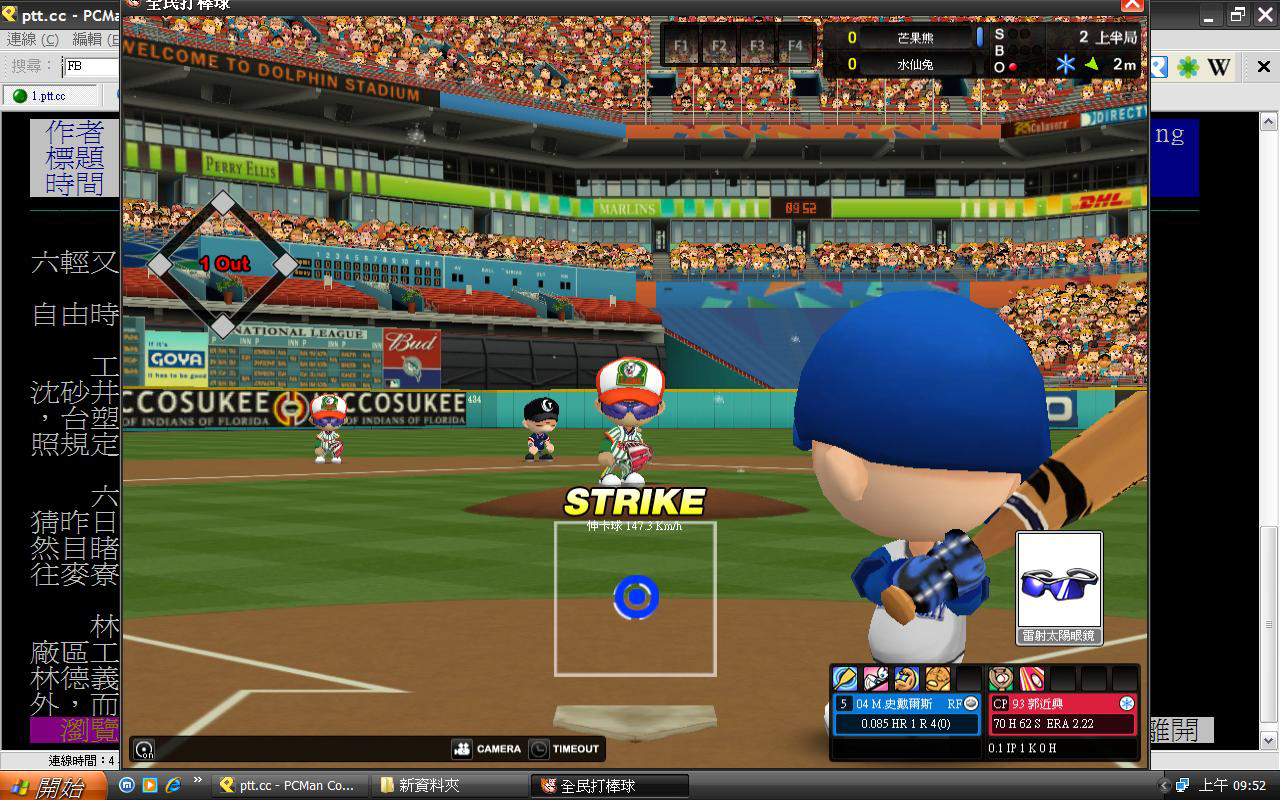Screen dimensions: 1280x800
Task: Select the pitcher's pink fastball skill icon
Action: pyautogui.click(x=1031, y=679)
